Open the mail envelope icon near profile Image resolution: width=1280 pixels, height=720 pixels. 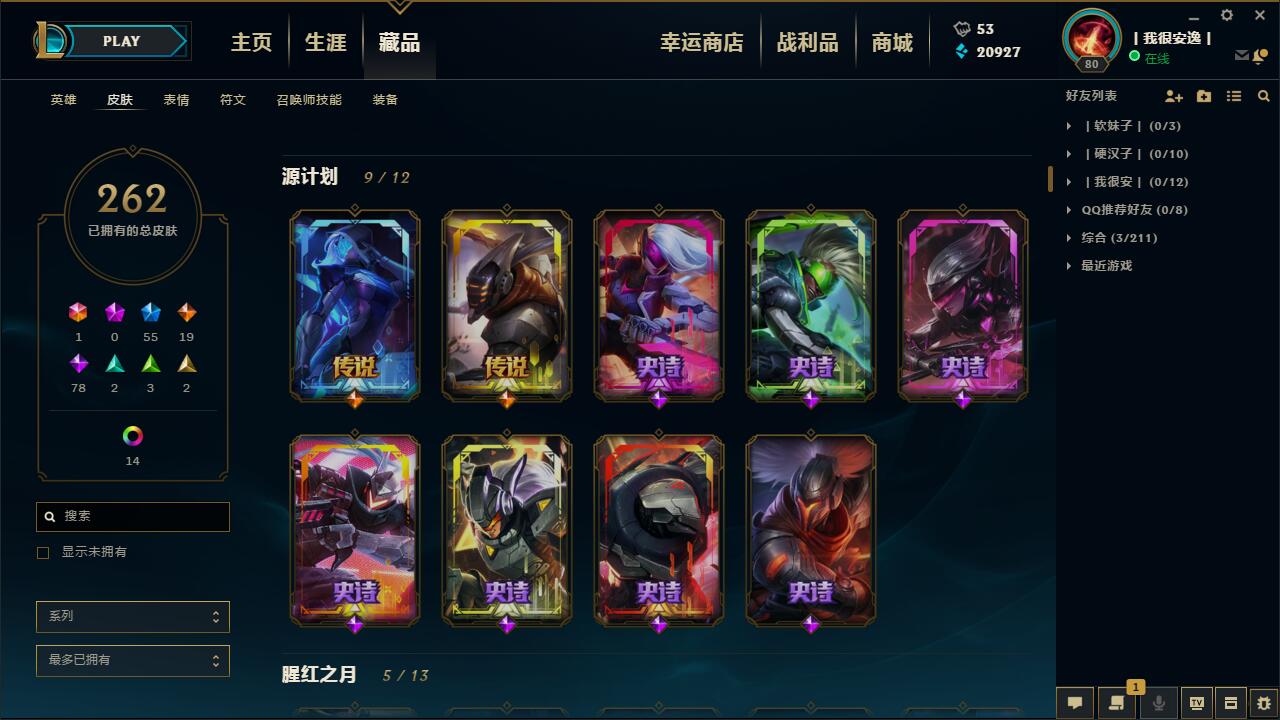click(x=1242, y=57)
